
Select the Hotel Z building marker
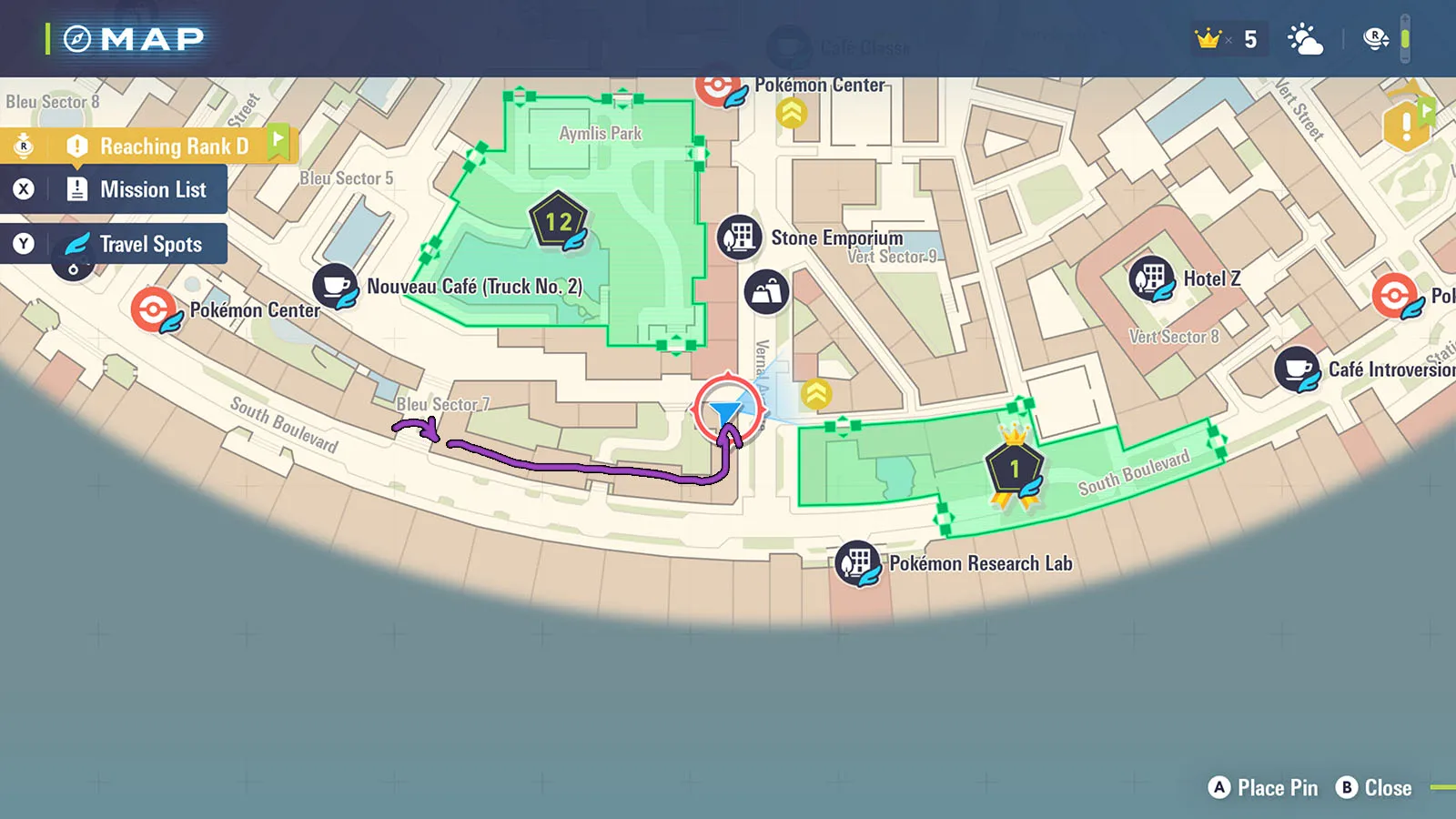coord(1151,278)
